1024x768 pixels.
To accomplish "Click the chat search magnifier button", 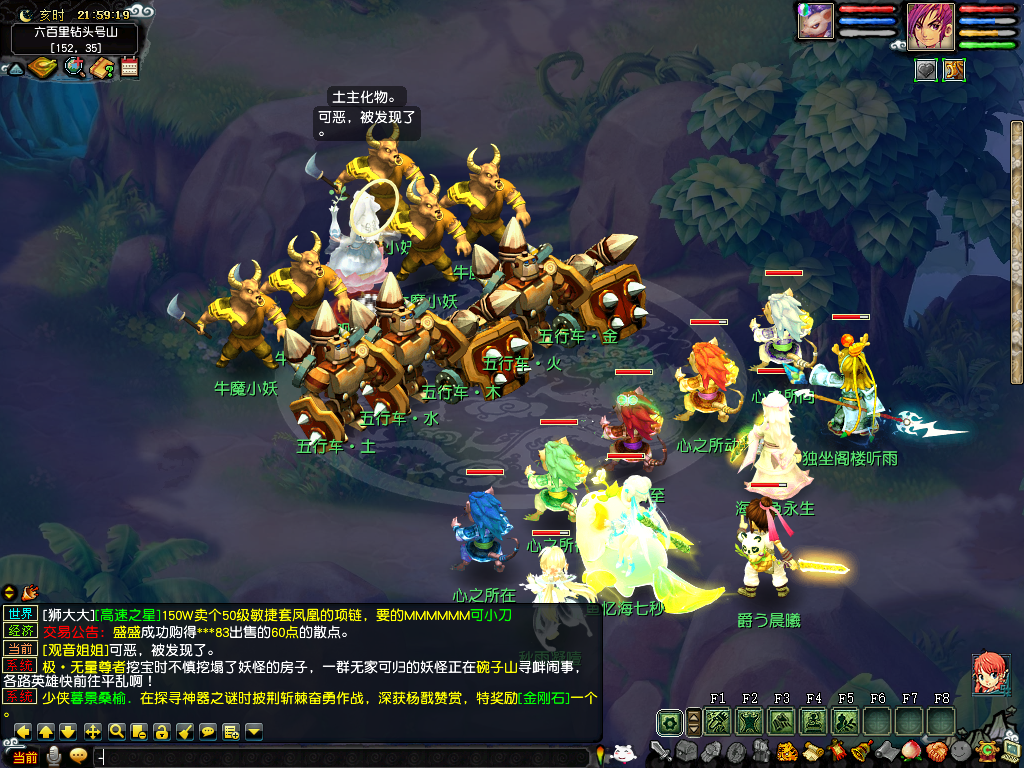I will pos(116,731).
